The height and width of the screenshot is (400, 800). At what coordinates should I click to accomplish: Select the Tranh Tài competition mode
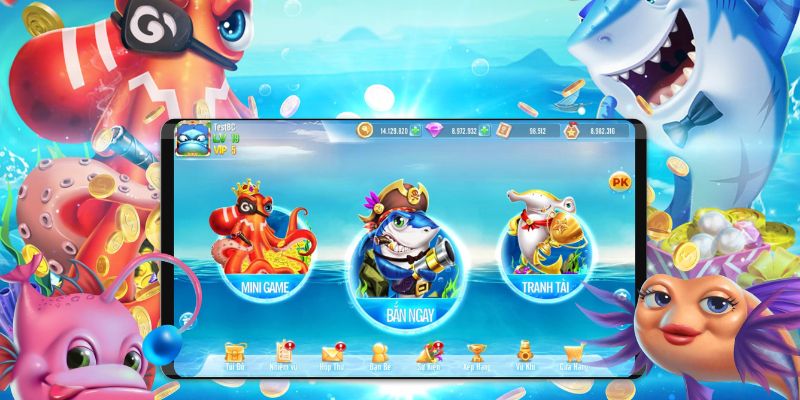coord(545,245)
